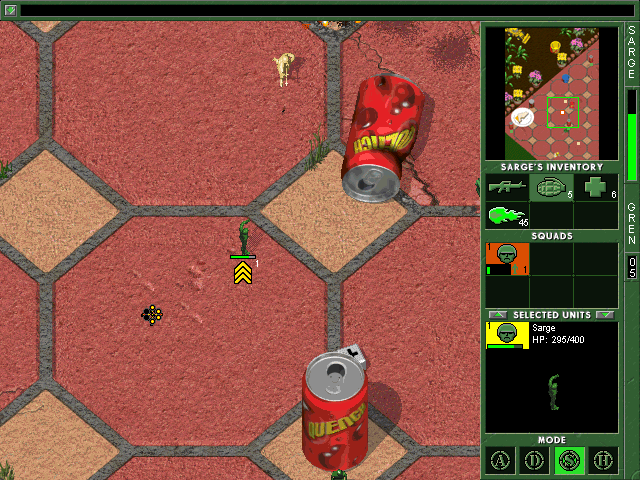The image size is (640, 480).
Task: Select the orange squad portrait
Action: pyautogui.click(x=507, y=258)
